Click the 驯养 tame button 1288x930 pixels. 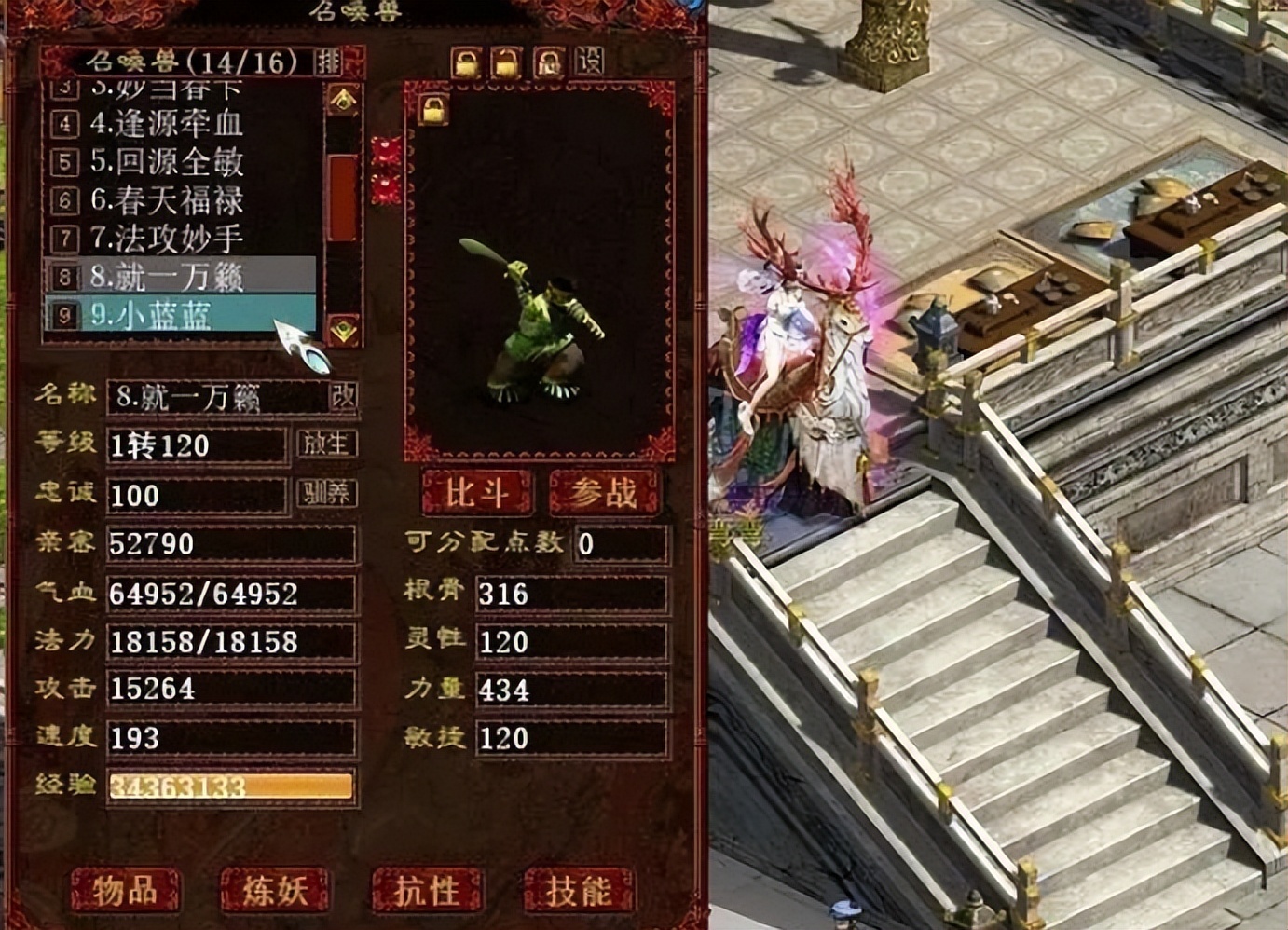click(326, 493)
